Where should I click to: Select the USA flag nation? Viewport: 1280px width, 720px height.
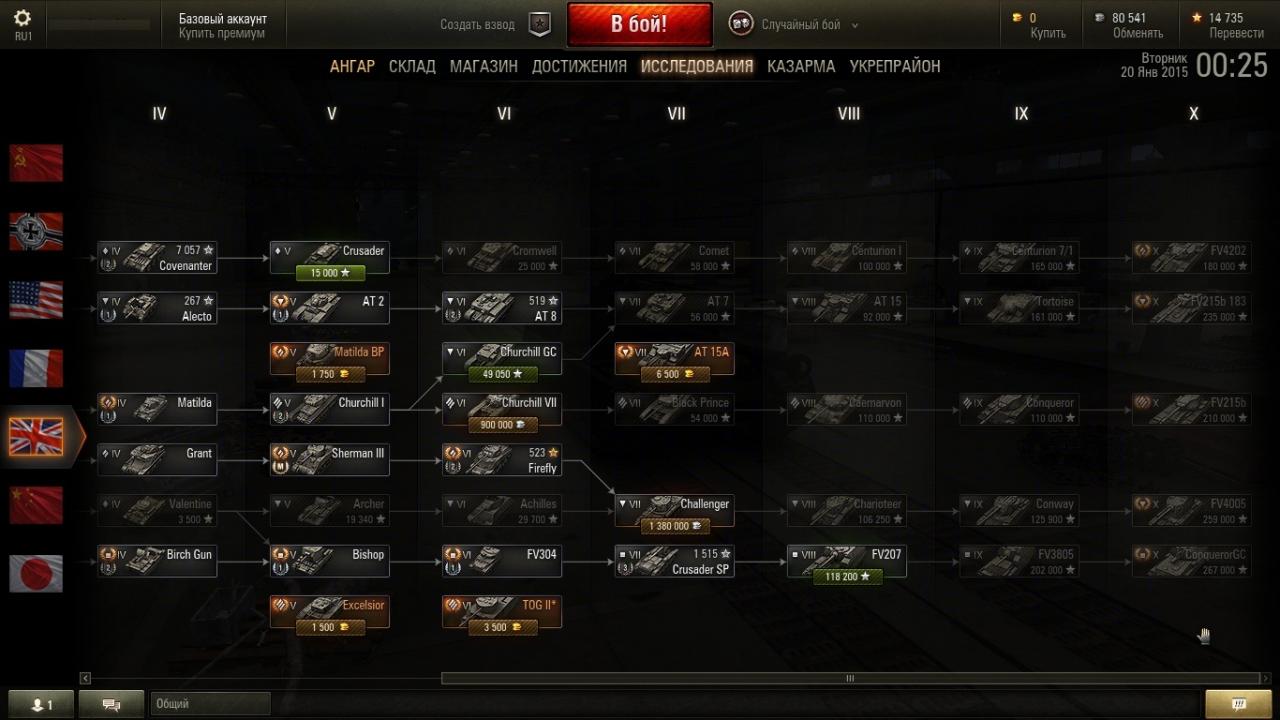coord(36,299)
